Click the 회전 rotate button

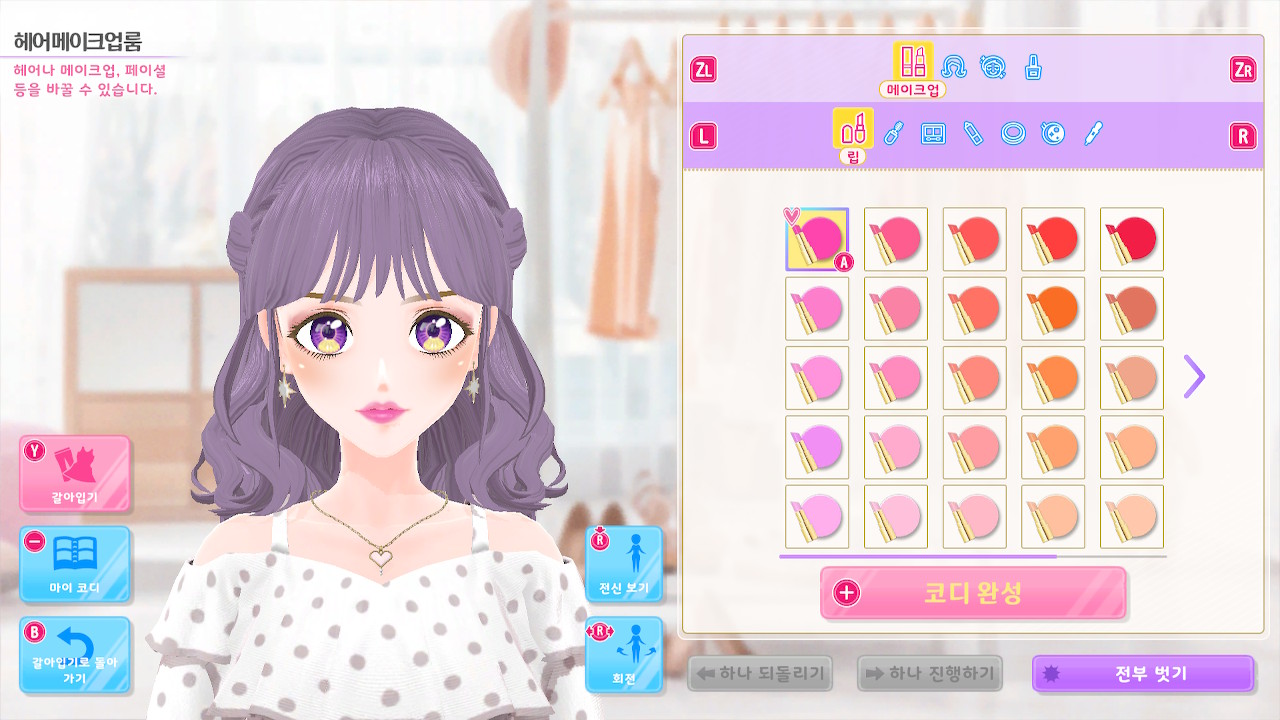click(x=624, y=655)
